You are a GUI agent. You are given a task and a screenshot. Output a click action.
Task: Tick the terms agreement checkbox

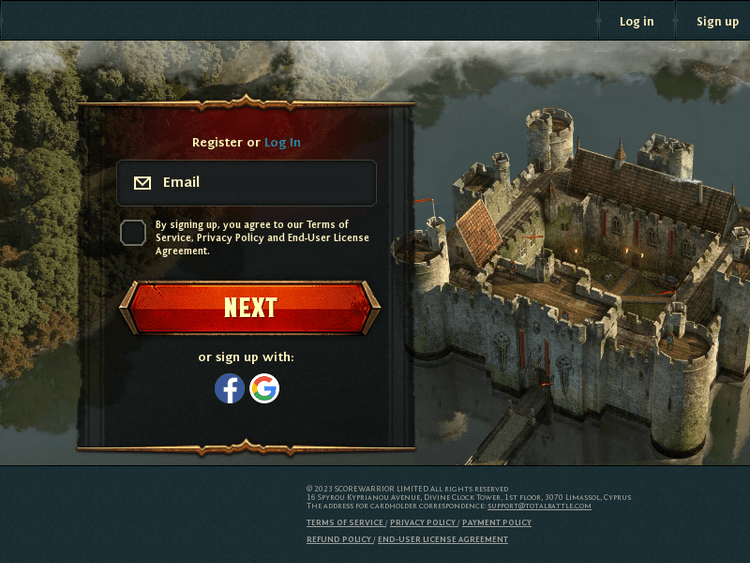tap(133, 233)
